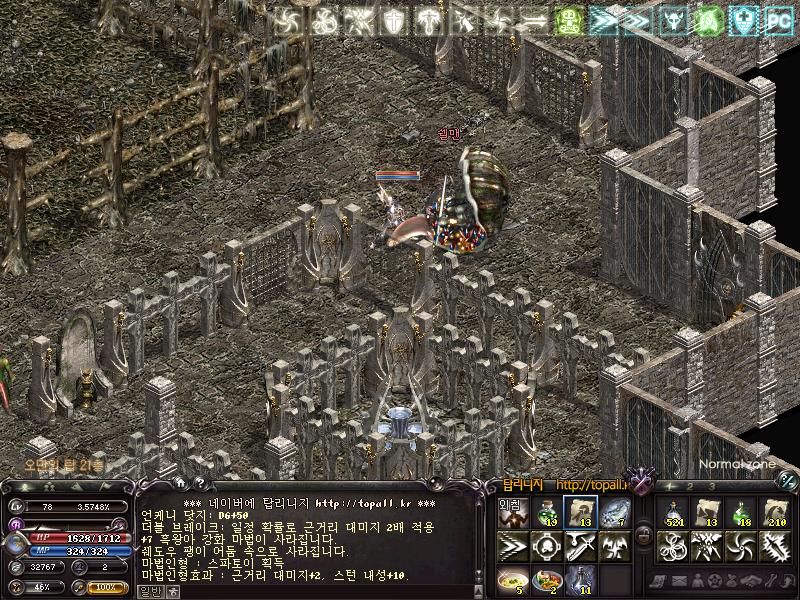800x600 pixels.
Task: Activate the triple chevron haste skill in hotbar
Action: [x=513, y=546]
